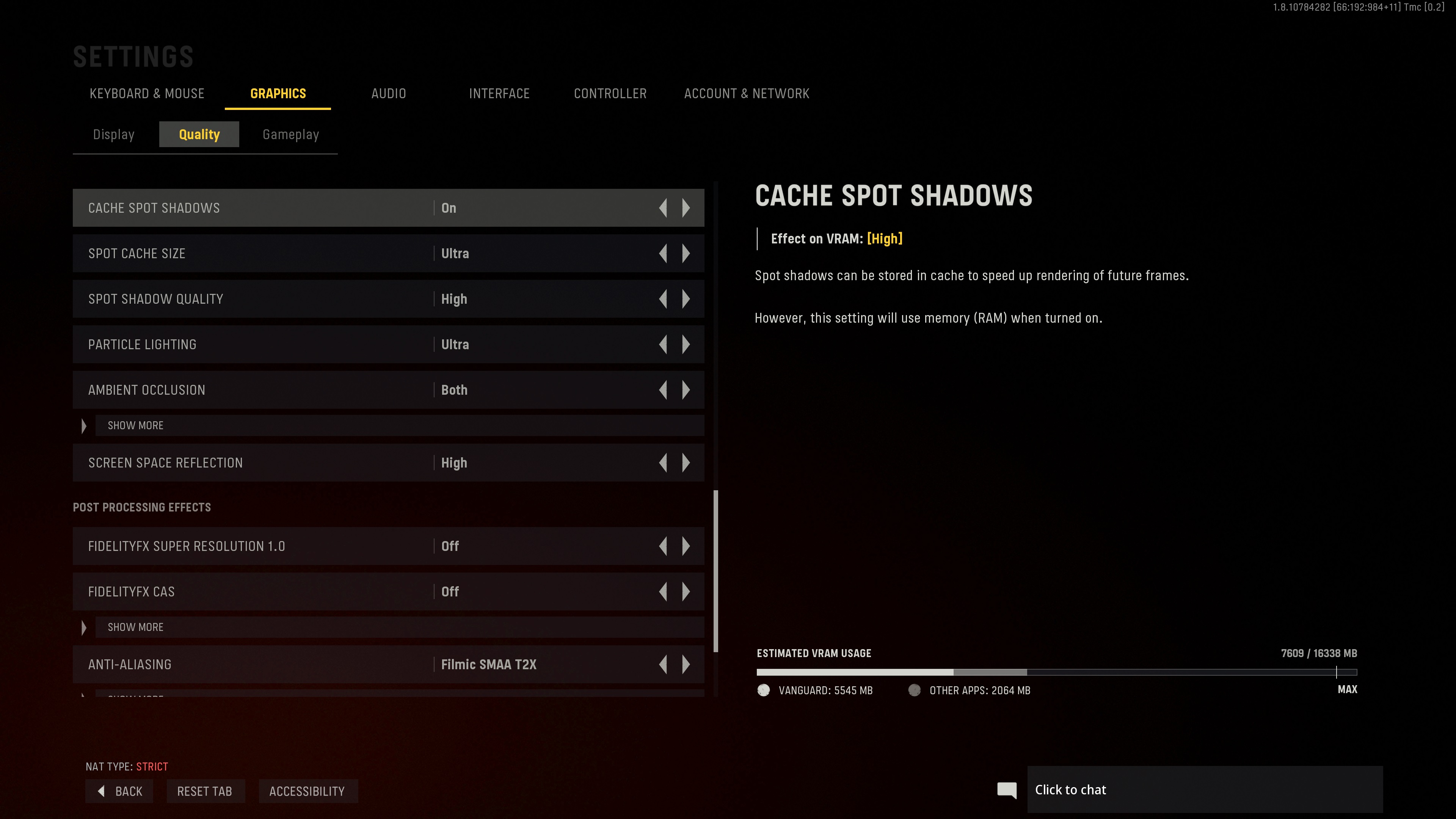Switch to the Keyboard & Mouse tab

coord(147,94)
